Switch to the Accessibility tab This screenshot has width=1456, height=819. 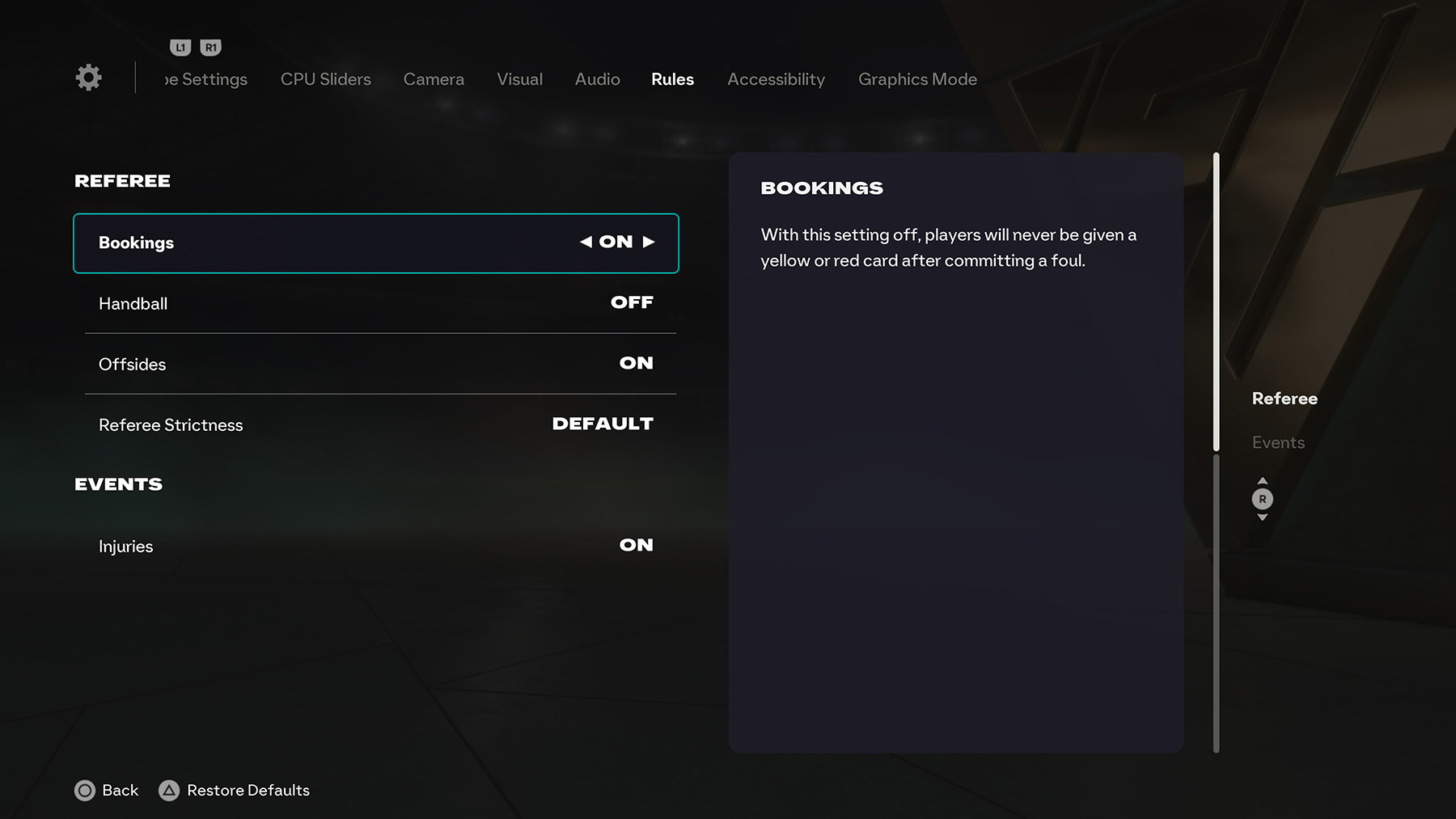[775, 79]
